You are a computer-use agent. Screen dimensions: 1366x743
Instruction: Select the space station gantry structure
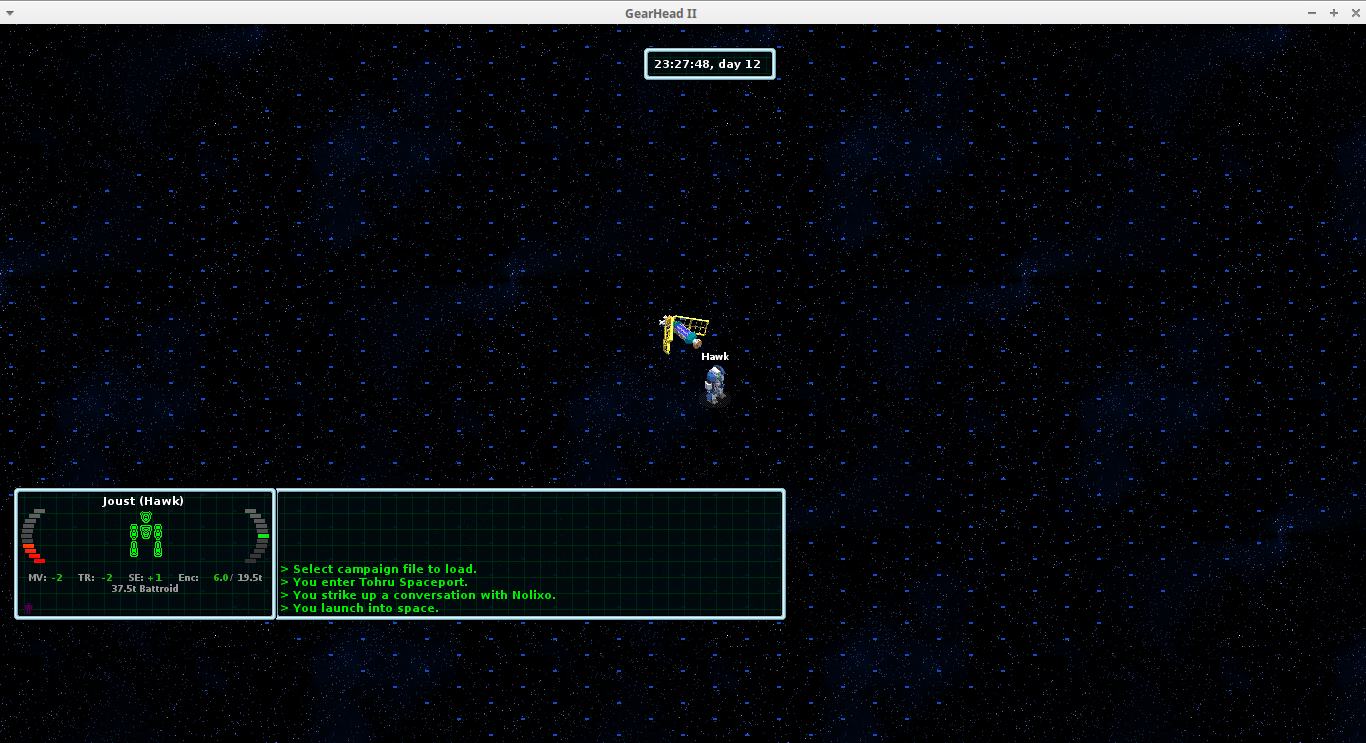pyautogui.click(x=685, y=330)
